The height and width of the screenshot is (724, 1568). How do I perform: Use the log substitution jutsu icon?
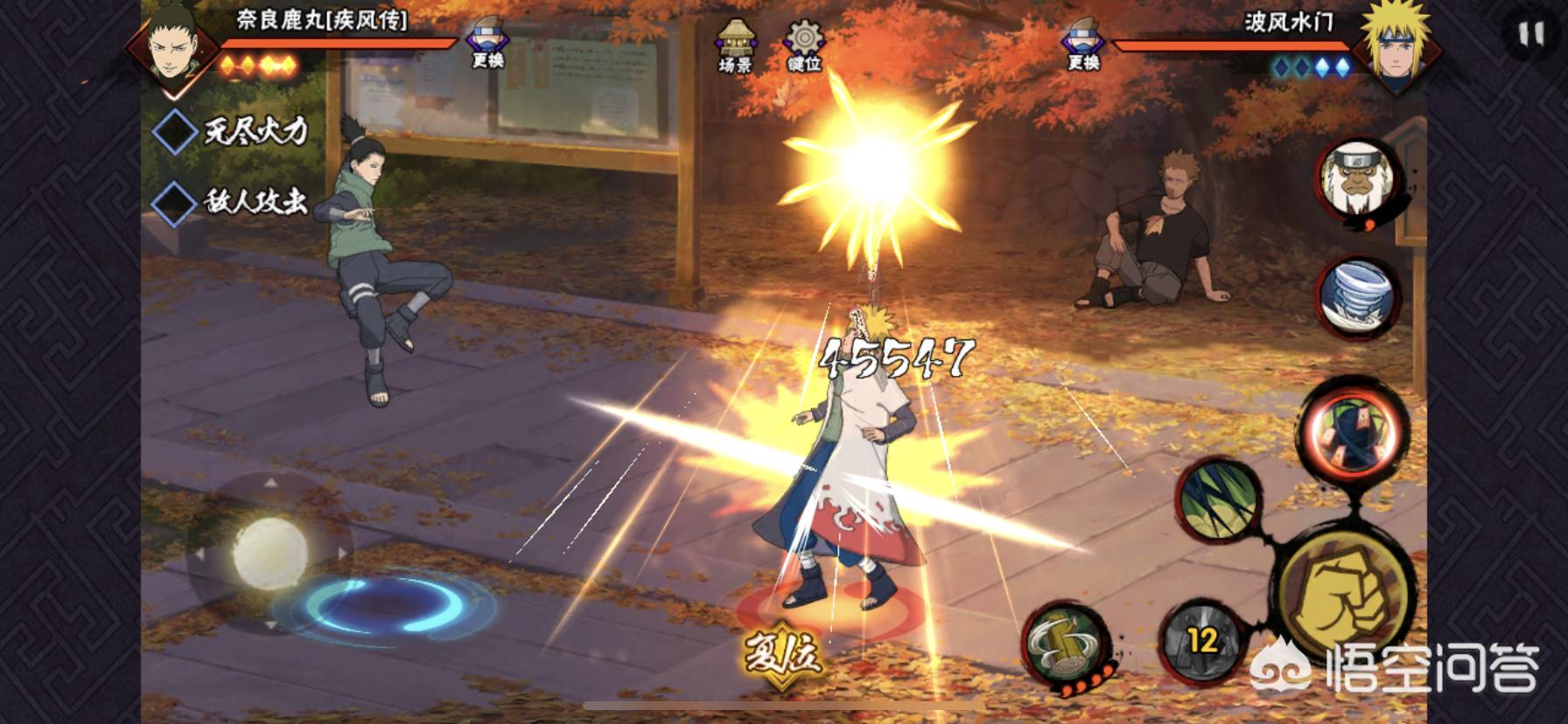(1064, 643)
